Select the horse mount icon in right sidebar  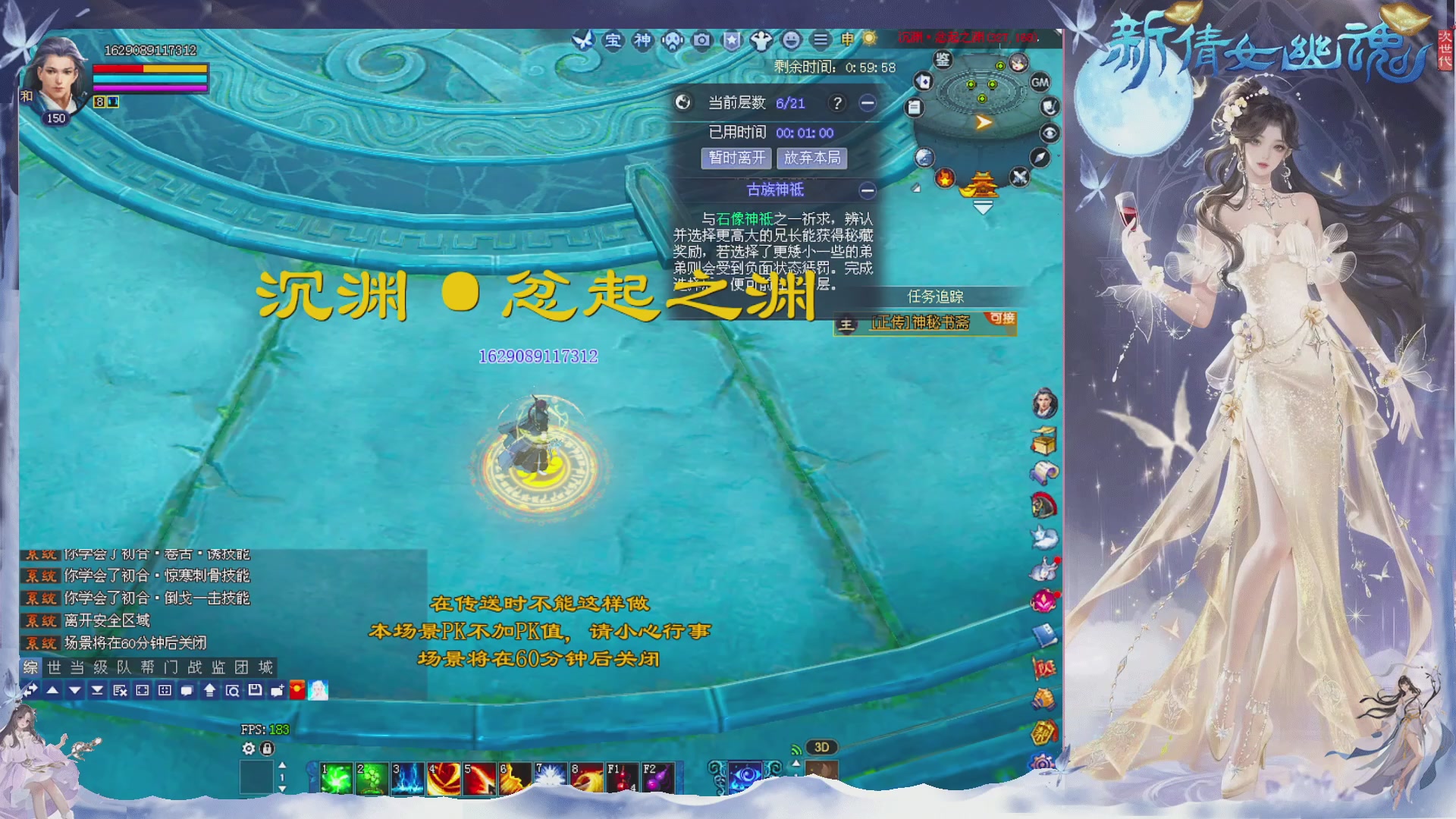point(1044,504)
